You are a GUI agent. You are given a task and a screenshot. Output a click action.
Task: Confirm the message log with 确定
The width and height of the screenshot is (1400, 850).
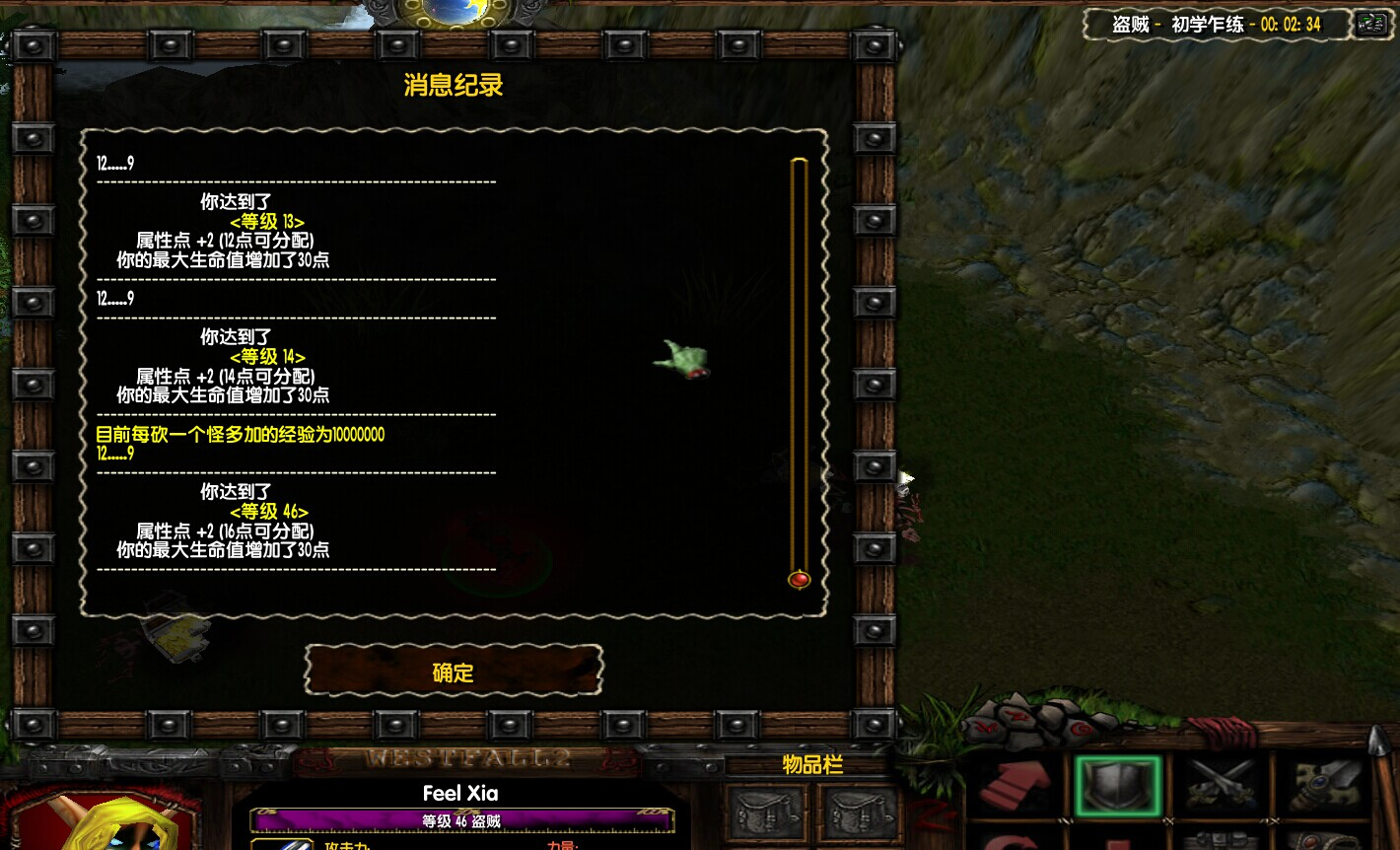454,672
